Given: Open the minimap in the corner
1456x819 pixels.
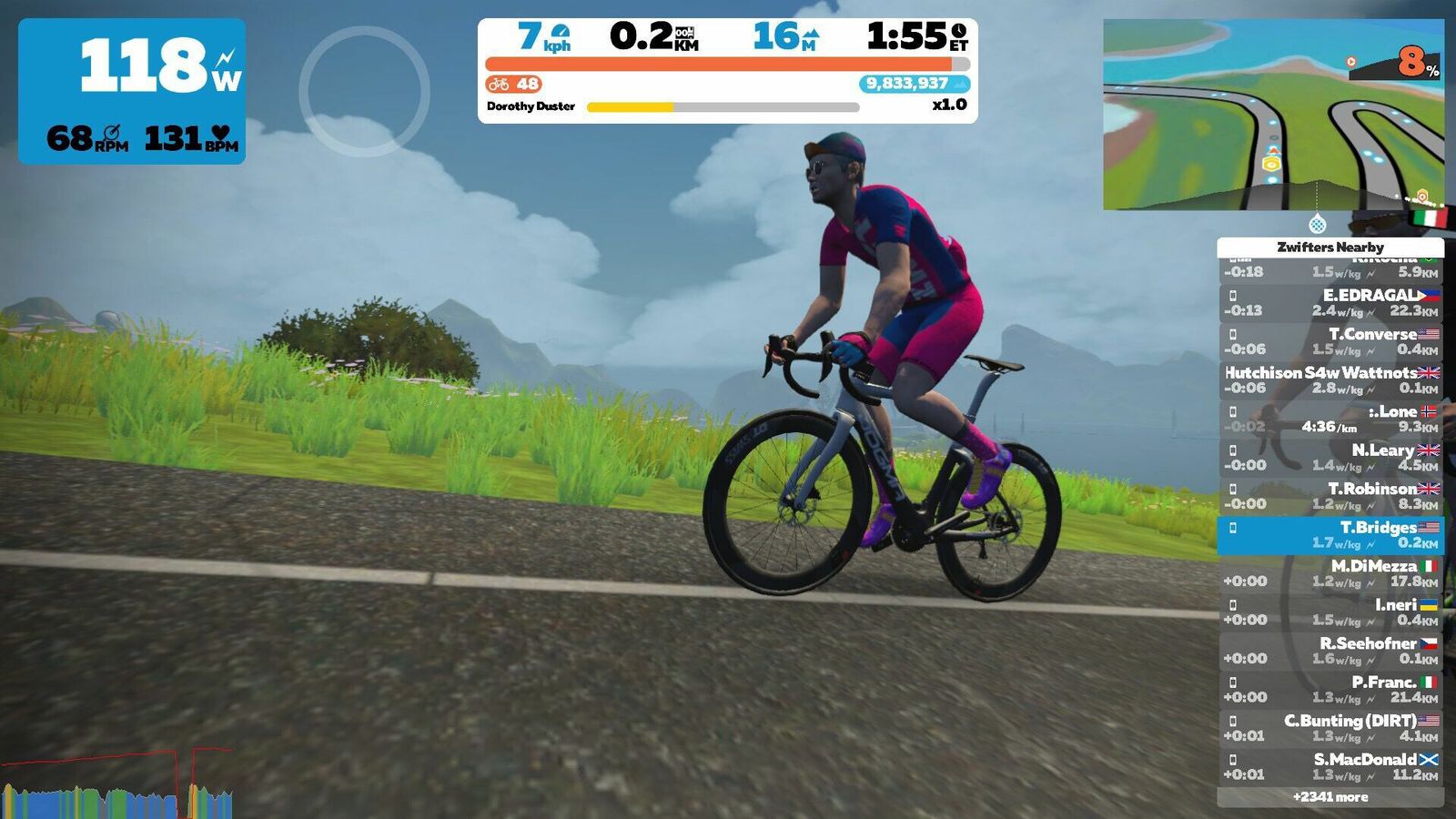Looking at the screenshot, I should (x=1272, y=115).
